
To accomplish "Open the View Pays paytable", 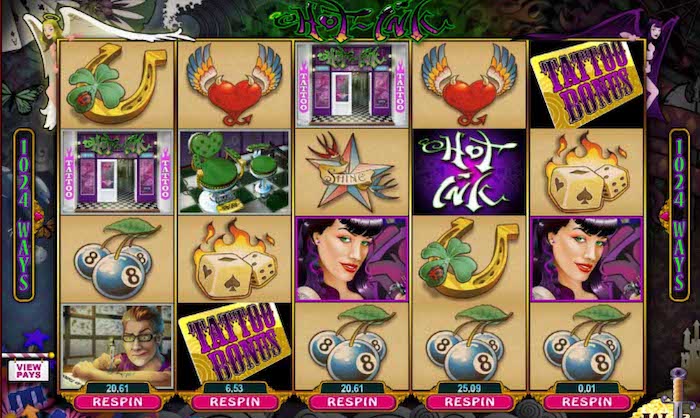I will click(28, 370).
